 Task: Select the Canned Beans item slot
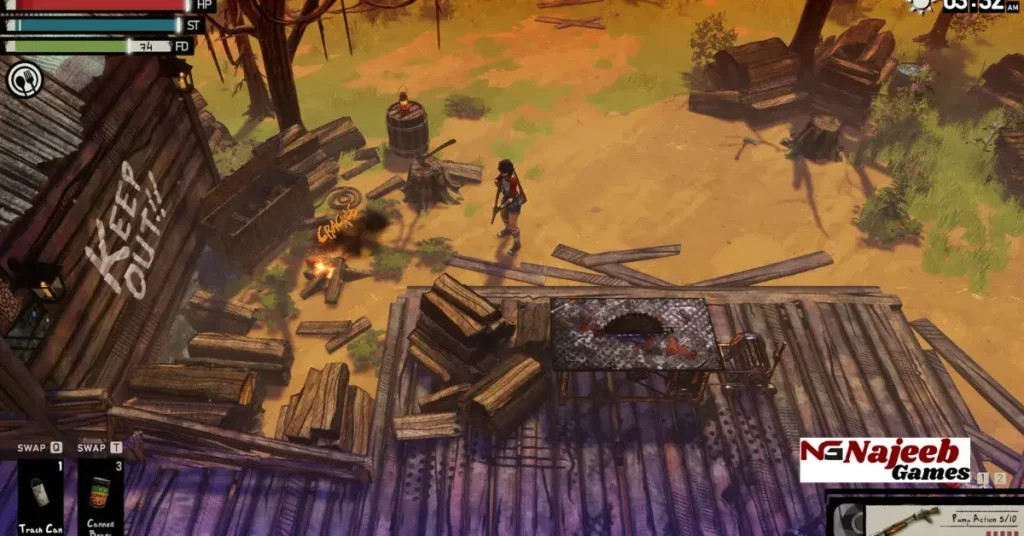tap(101, 496)
